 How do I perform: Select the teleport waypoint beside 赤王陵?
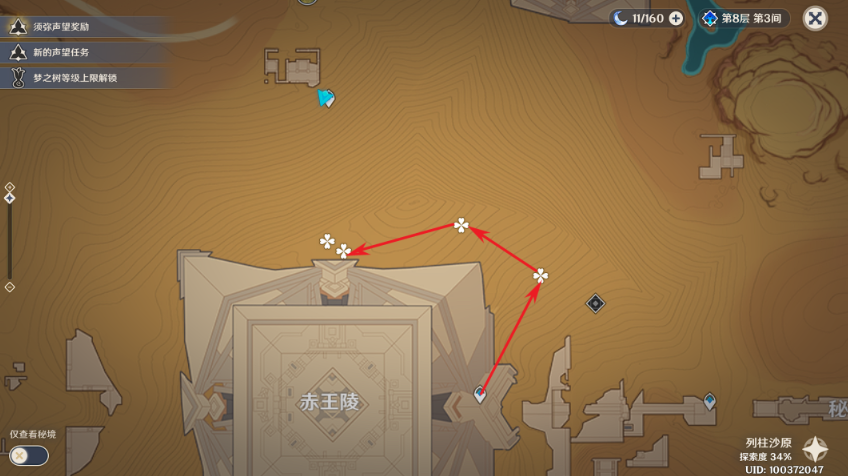(480, 395)
